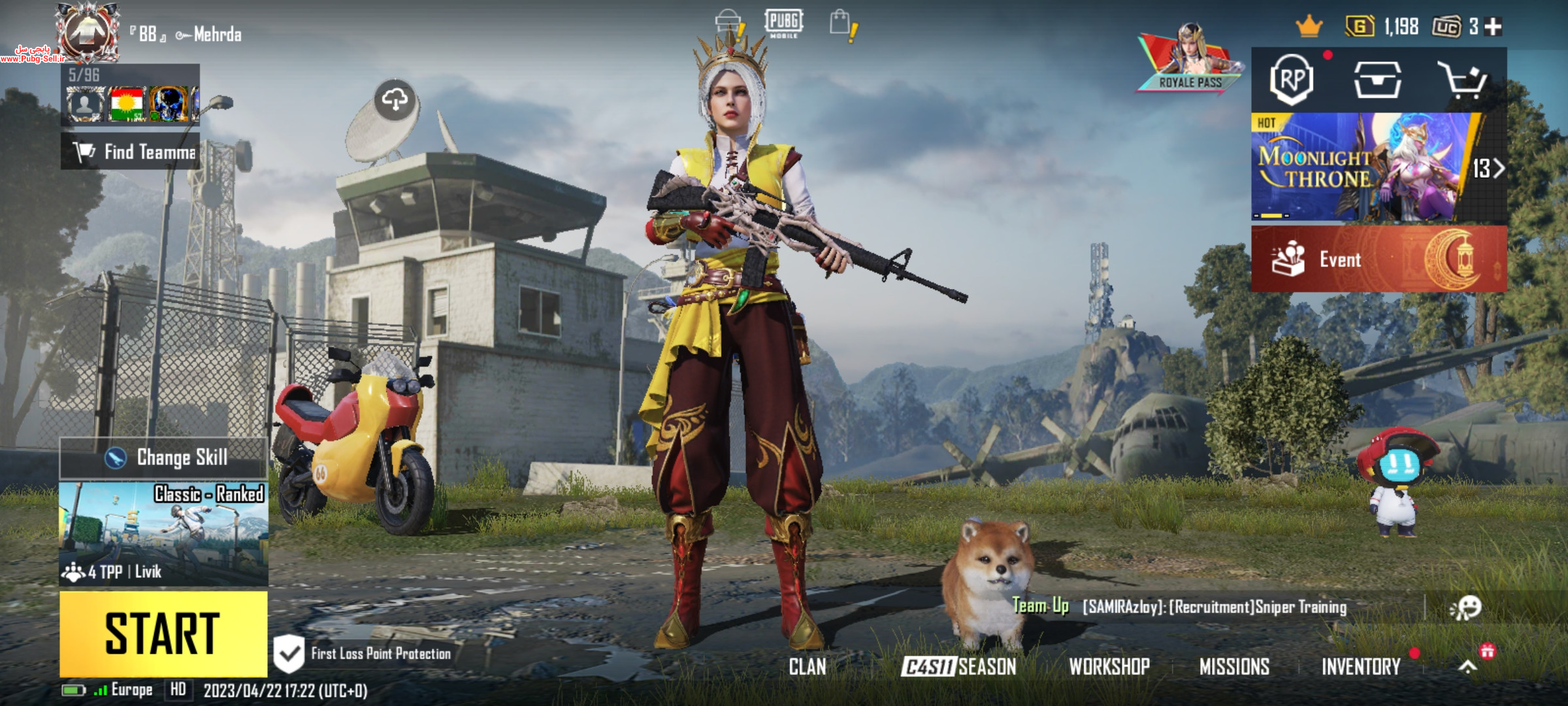Add UC with the plus button
Image resolution: width=1568 pixels, height=706 pixels.
click(x=1494, y=27)
